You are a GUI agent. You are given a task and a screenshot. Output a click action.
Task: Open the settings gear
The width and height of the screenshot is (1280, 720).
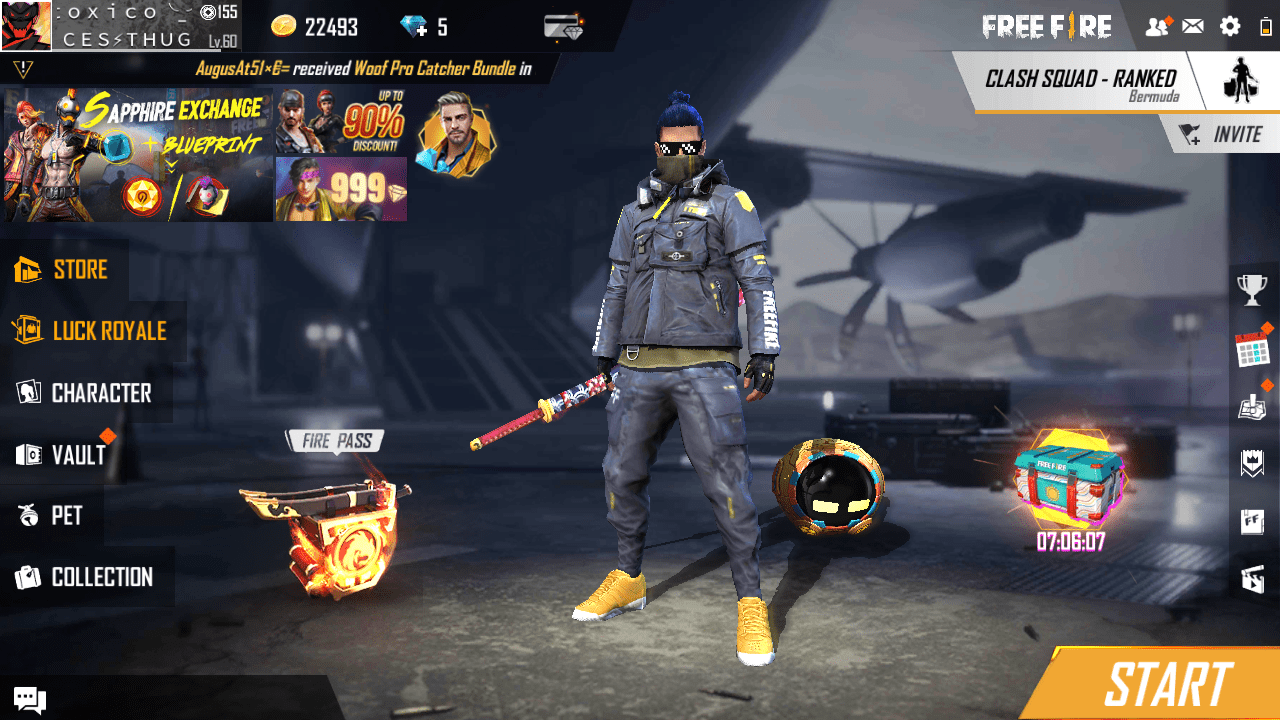pyautogui.click(x=1230, y=27)
